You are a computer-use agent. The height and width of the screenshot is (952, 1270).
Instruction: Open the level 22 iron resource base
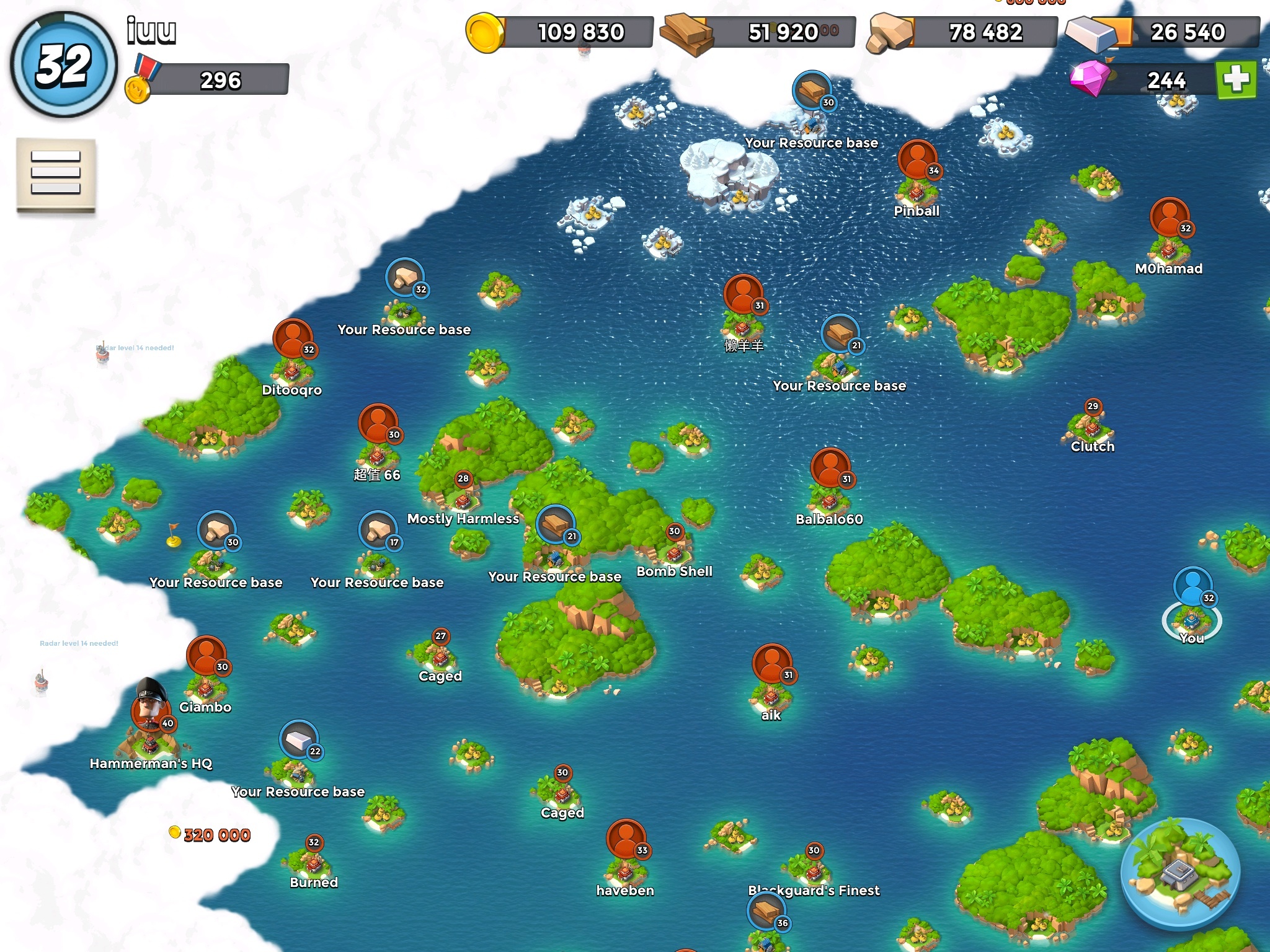tap(299, 741)
